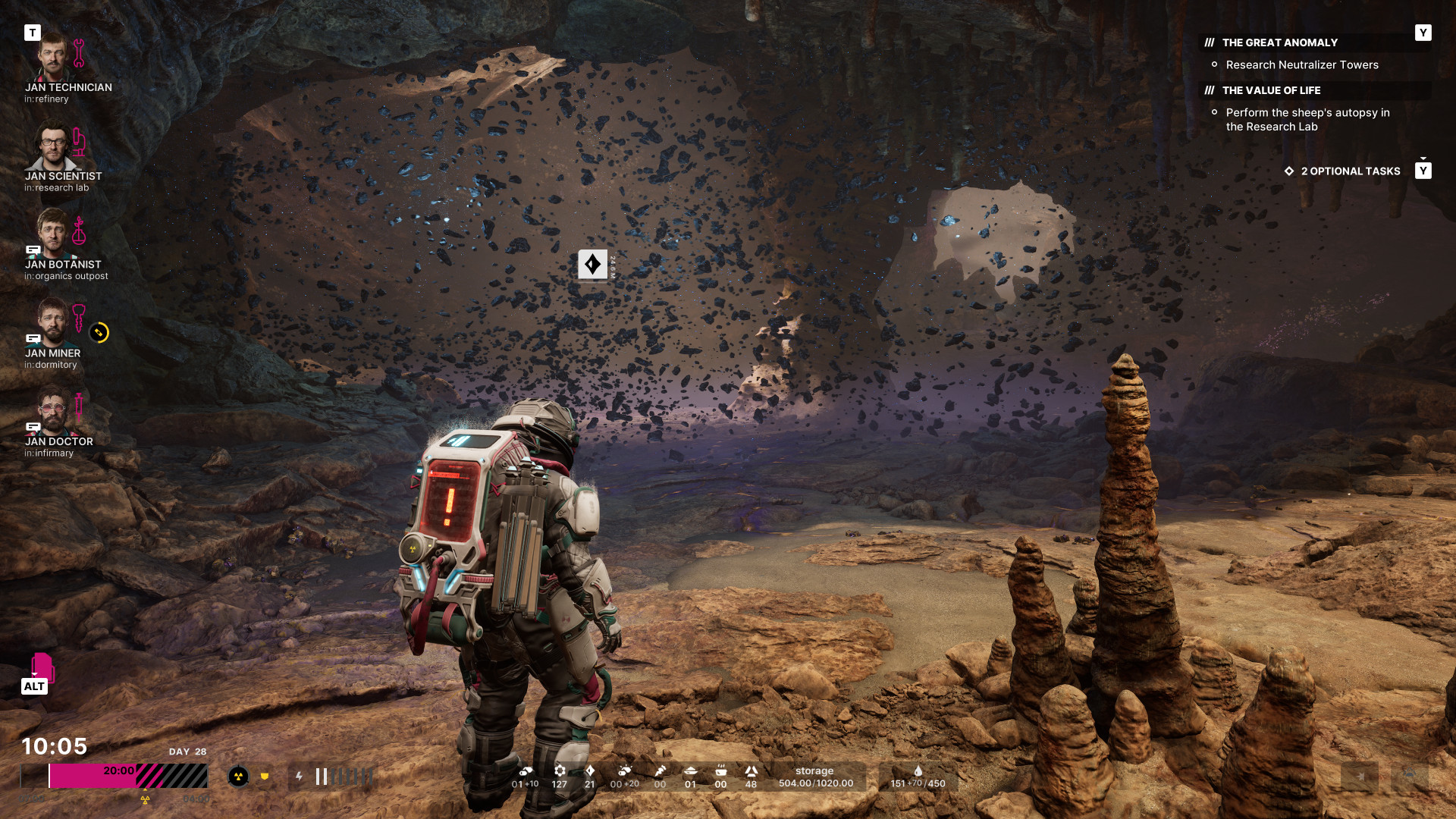Open the storage capacity panel
The width and height of the screenshot is (1456, 819).
815,777
